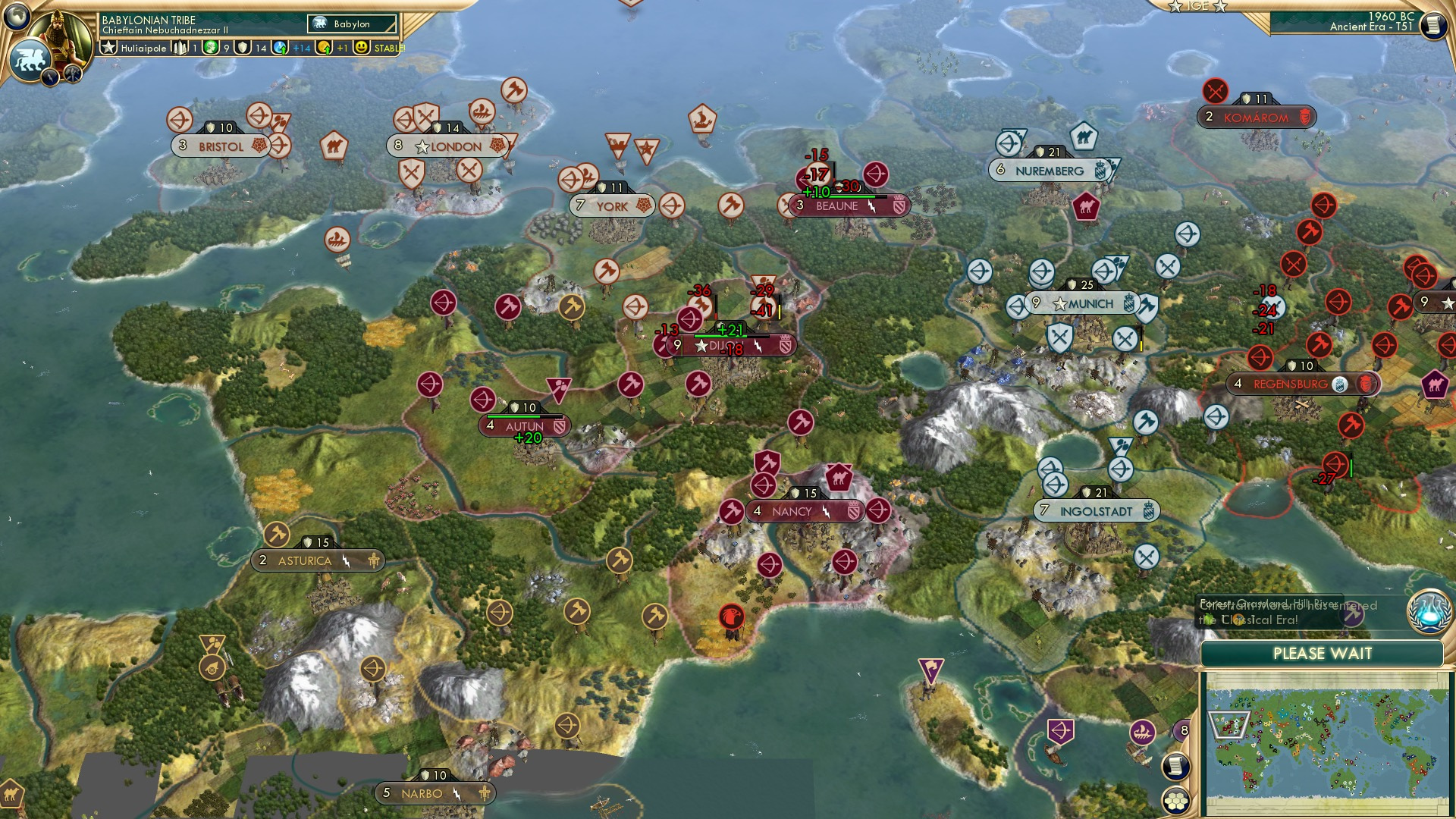Click the viewport trapezoid on the minimap
This screenshot has height=819, width=1456.
(x=1229, y=725)
